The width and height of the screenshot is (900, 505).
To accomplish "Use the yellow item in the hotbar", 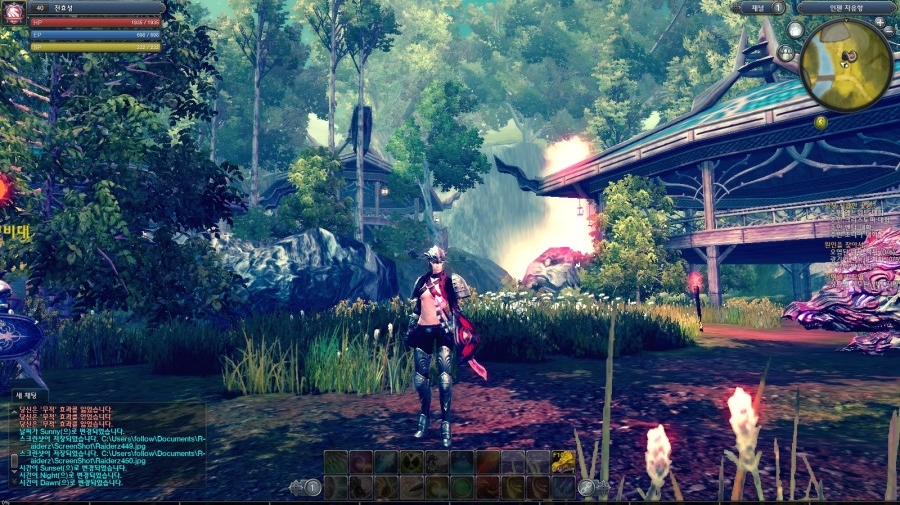I will [564, 461].
